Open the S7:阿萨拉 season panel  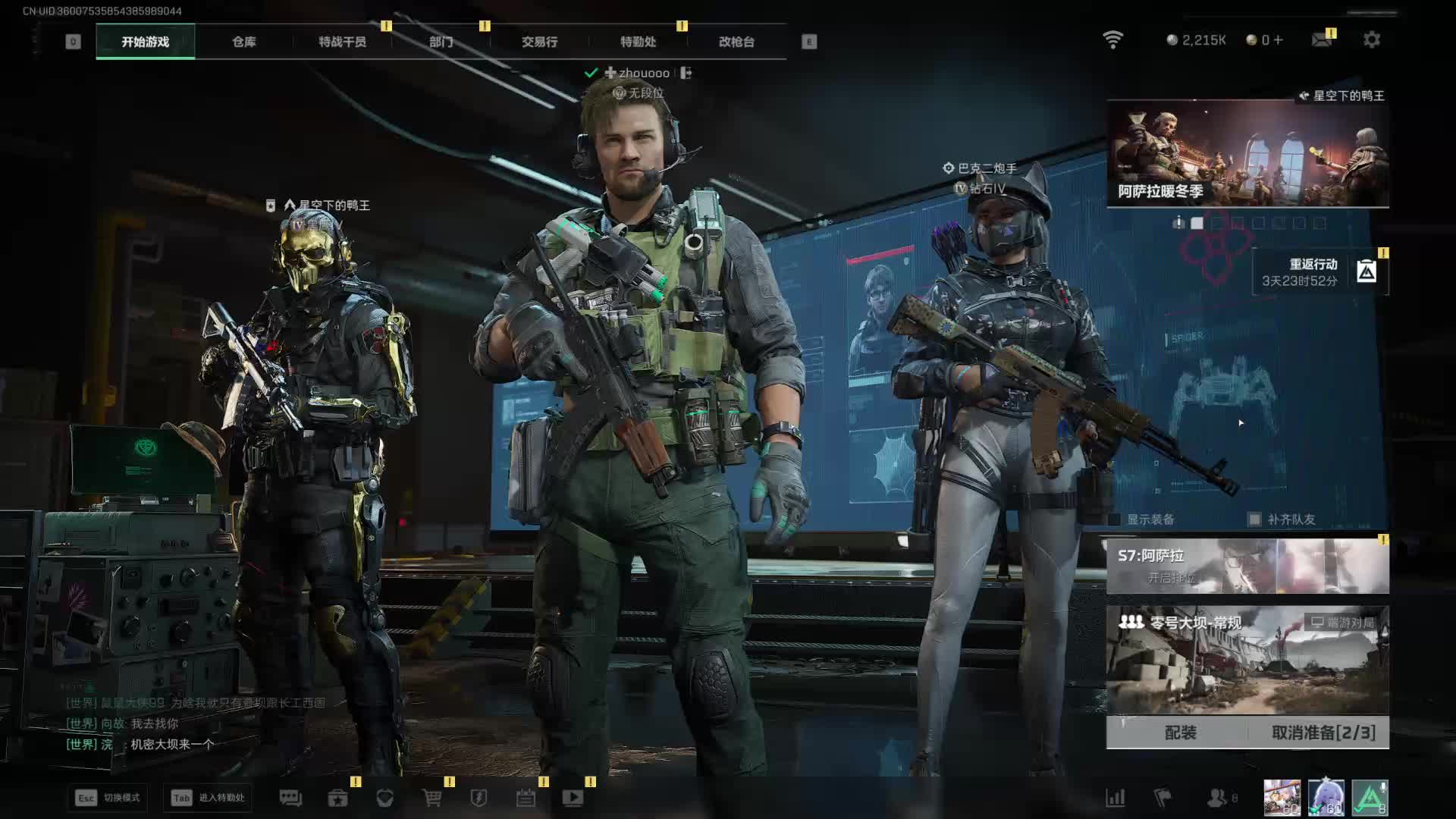tap(1247, 566)
